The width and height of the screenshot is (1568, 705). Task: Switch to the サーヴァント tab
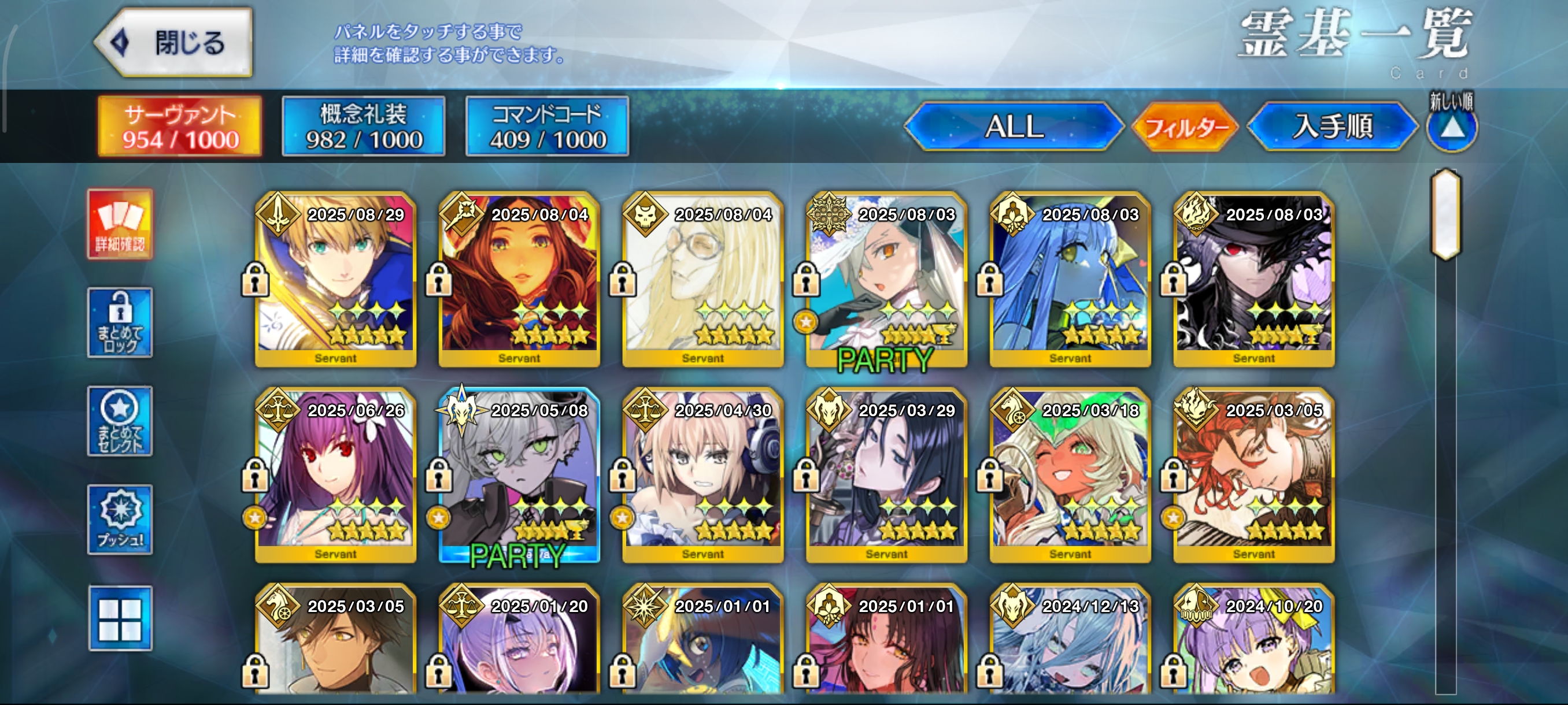coord(180,127)
